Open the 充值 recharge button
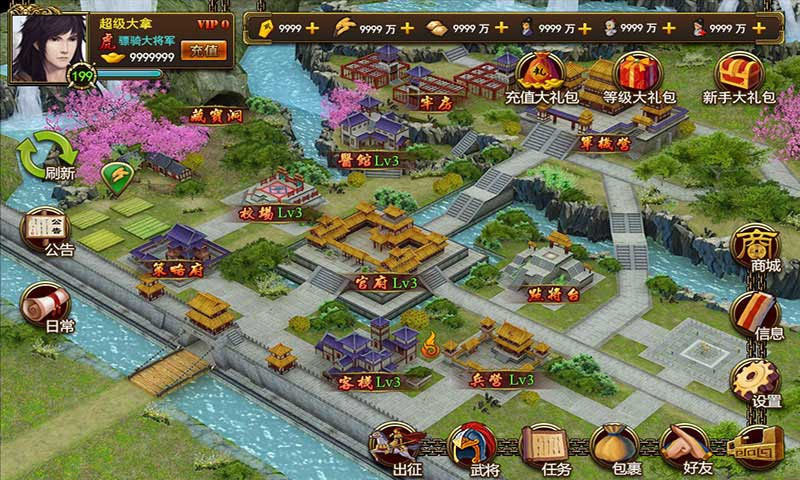Screen dimensions: 800x480 pyautogui.click(x=207, y=50)
